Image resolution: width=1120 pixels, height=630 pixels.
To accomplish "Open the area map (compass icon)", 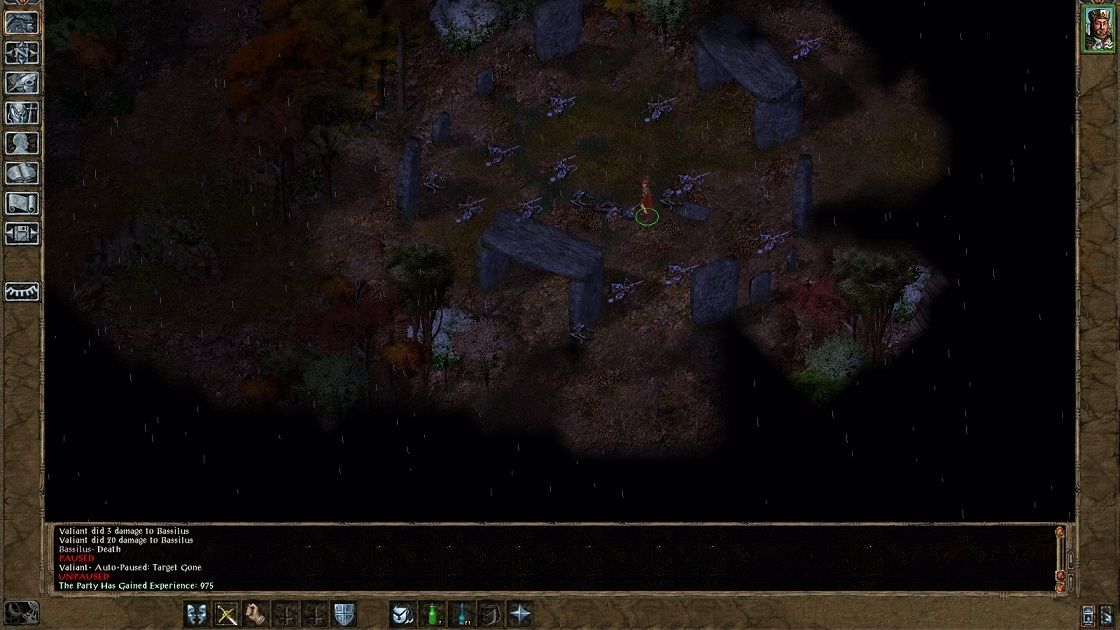I will point(22,51).
